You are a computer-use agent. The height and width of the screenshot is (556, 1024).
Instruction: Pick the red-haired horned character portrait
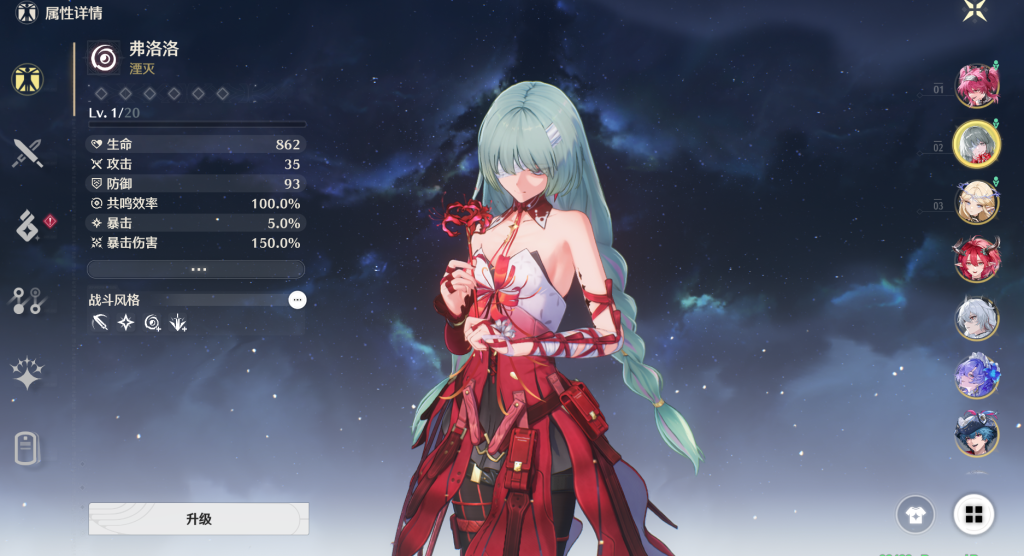tap(975, 260)
